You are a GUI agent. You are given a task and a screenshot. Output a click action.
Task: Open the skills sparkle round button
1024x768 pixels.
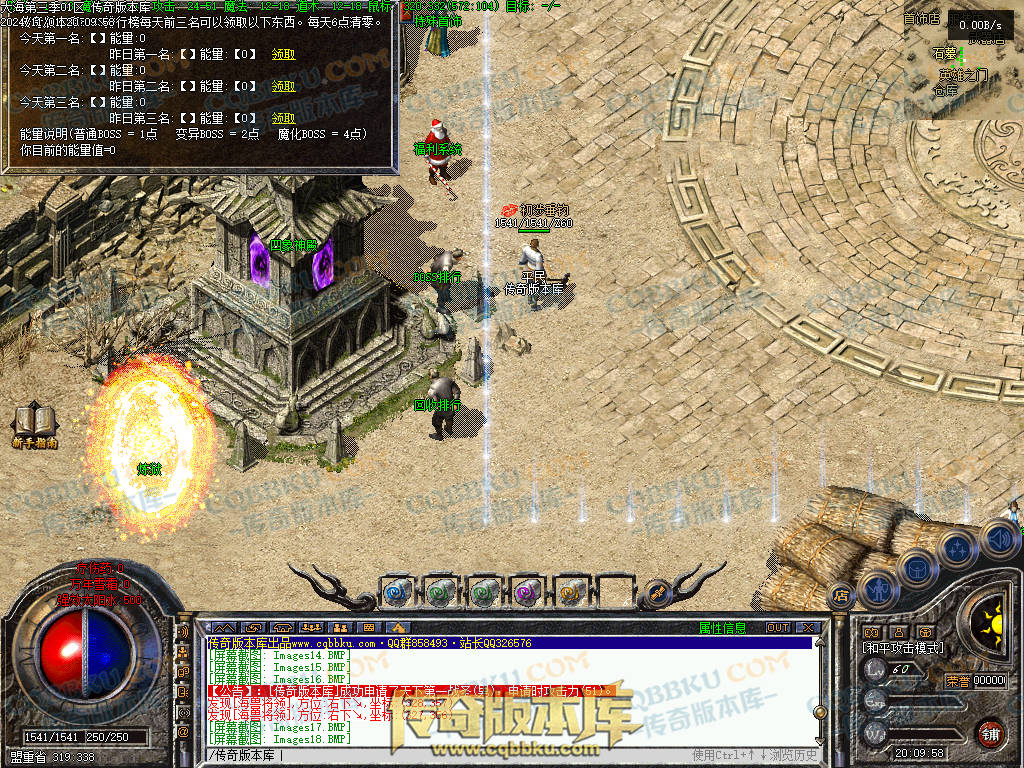pos(958,548)
